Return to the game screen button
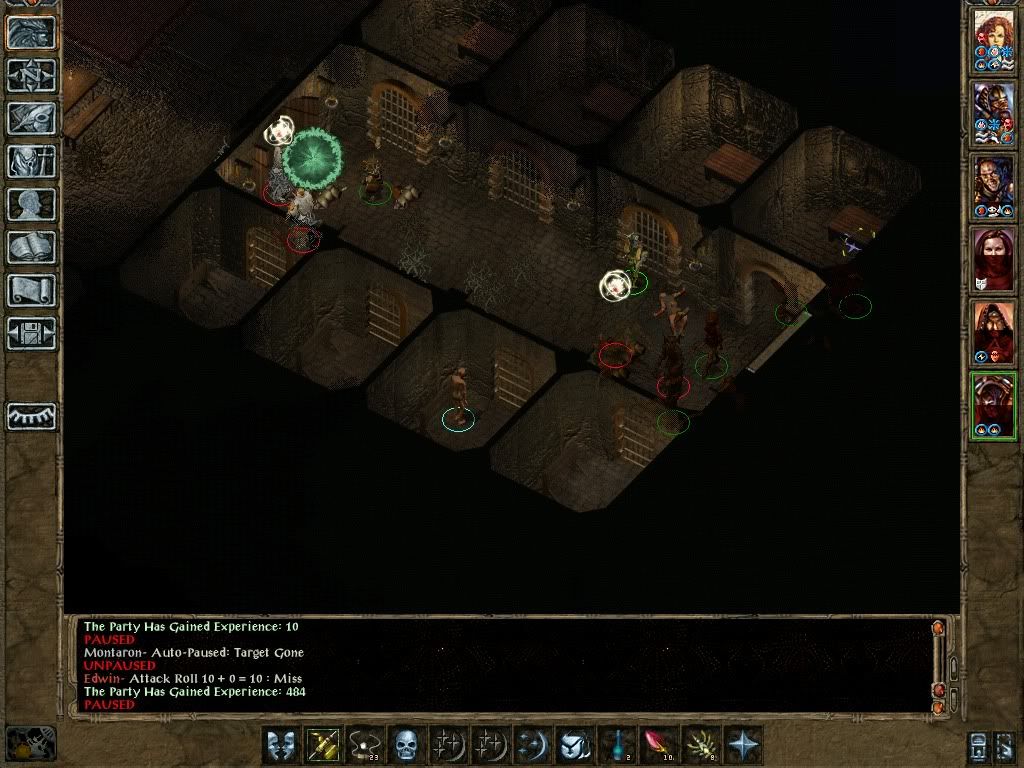This screenshot has width=1024, height=768. point(31,32)
